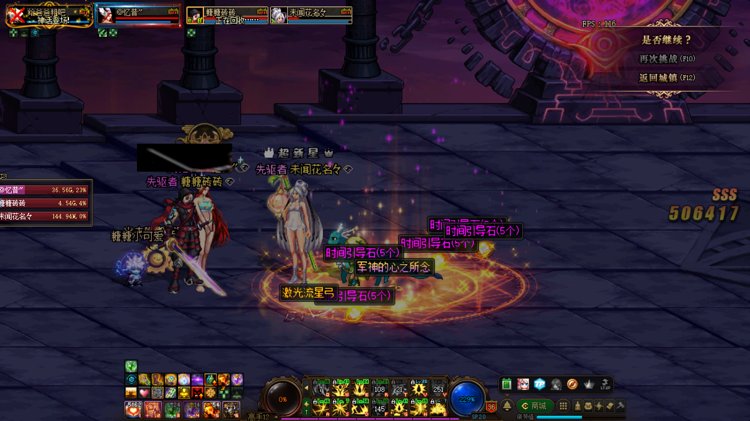Click the blue TP hexagon icon

point(539,384)
